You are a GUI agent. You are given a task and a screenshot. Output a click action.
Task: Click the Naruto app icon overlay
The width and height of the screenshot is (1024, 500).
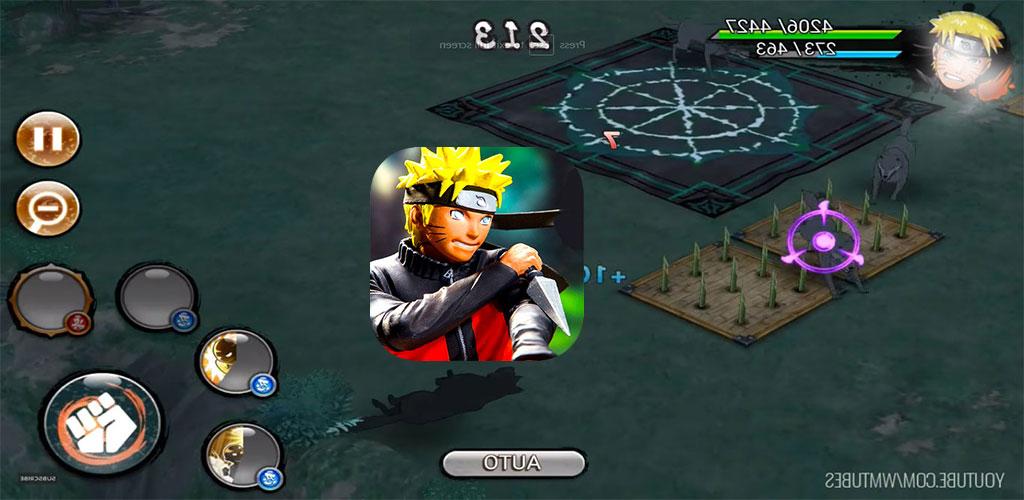[x=477, y=255]
